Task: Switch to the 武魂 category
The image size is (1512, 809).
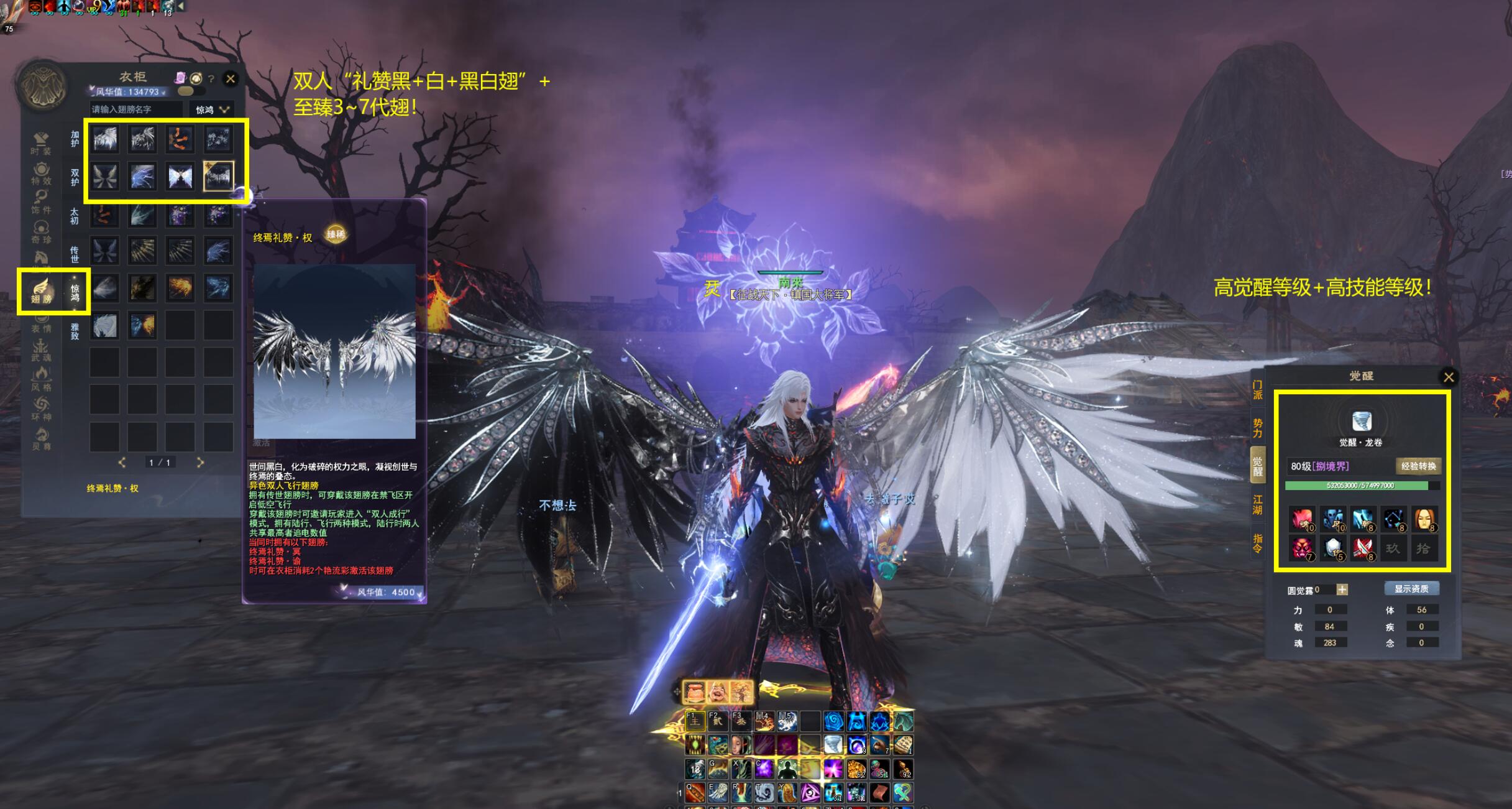Action: coord(41,350)
